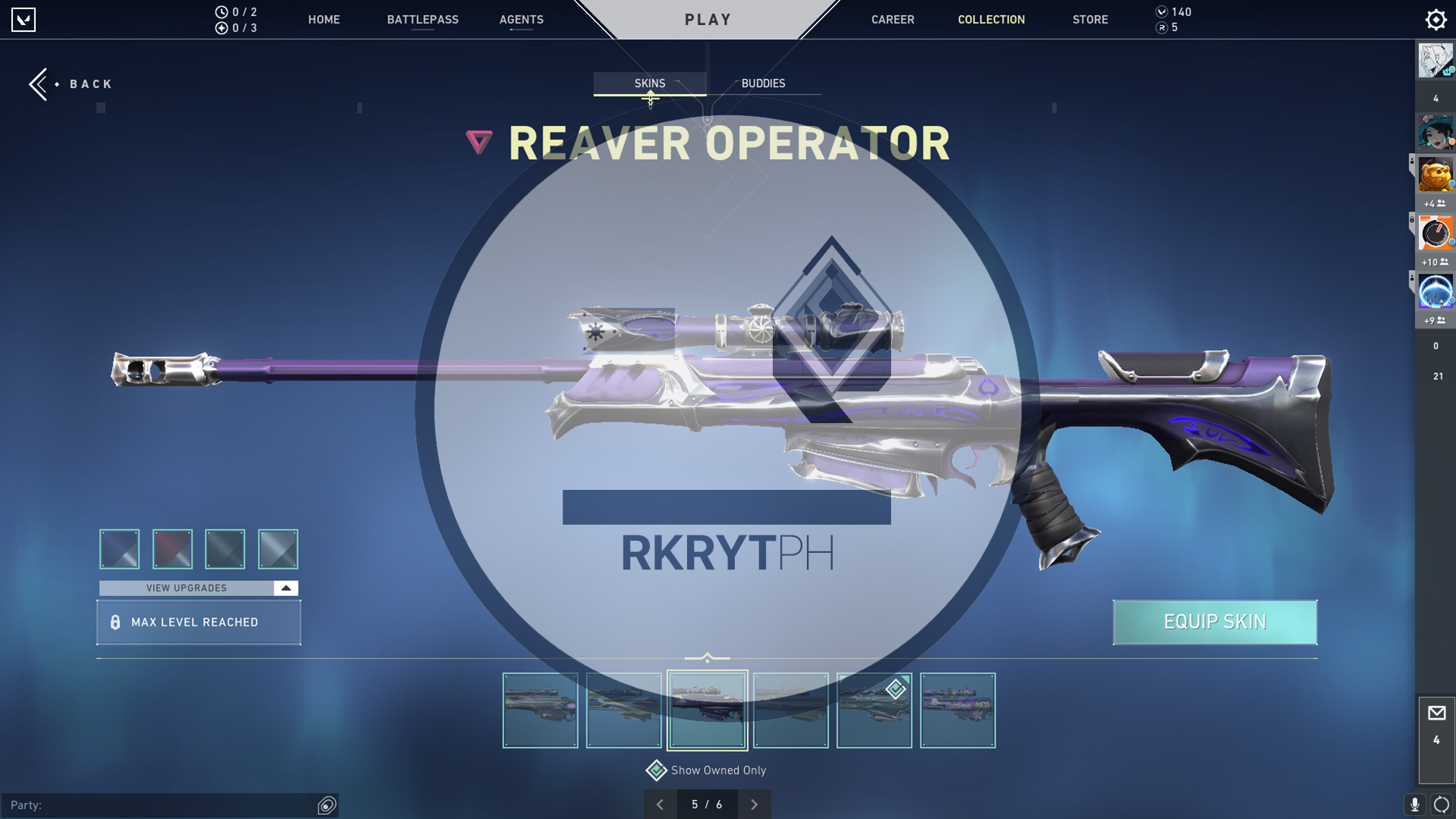Collapse the VIEW UPGRADES panel with its arrow
Viewport: 1456px width, 819px height.
click(x=285, y=588)
